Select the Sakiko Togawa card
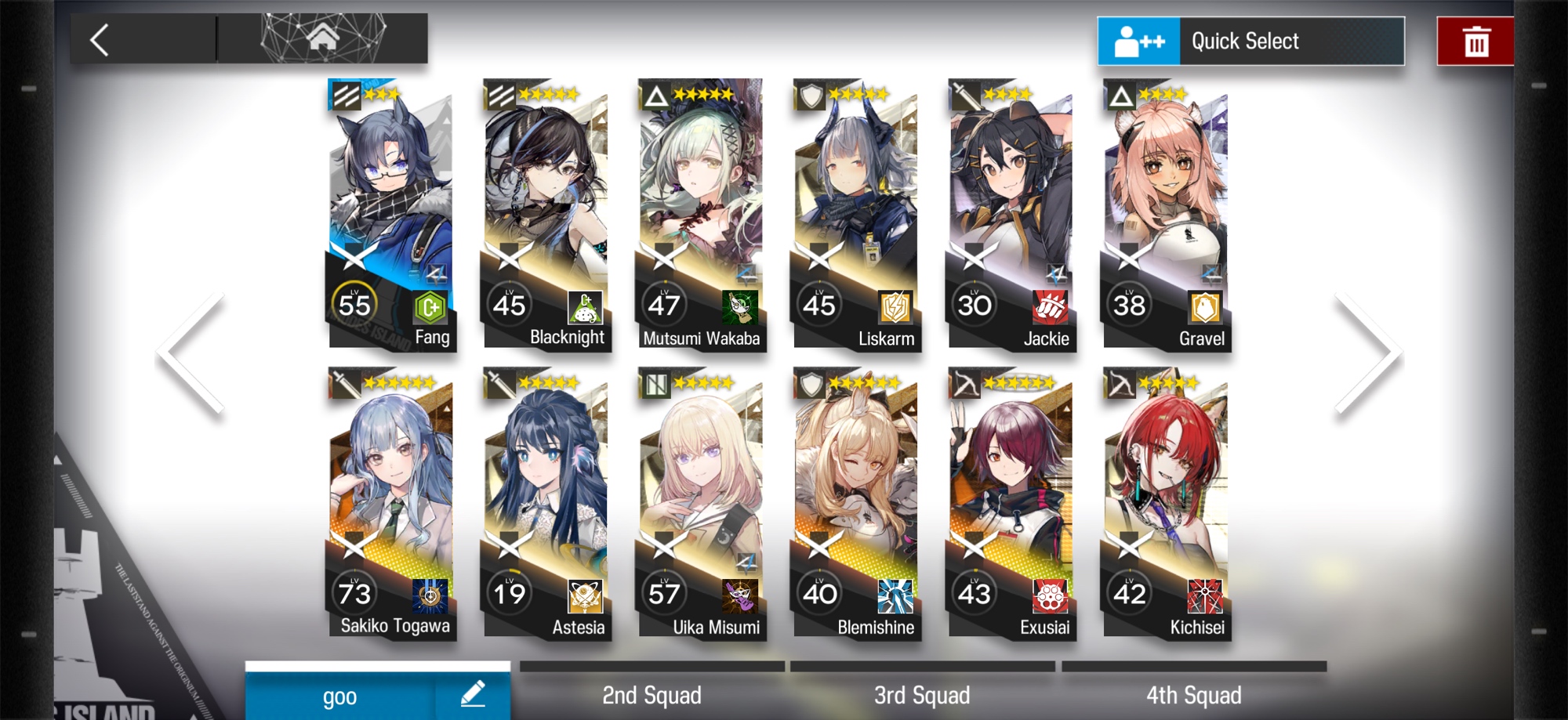 (390, 501)
